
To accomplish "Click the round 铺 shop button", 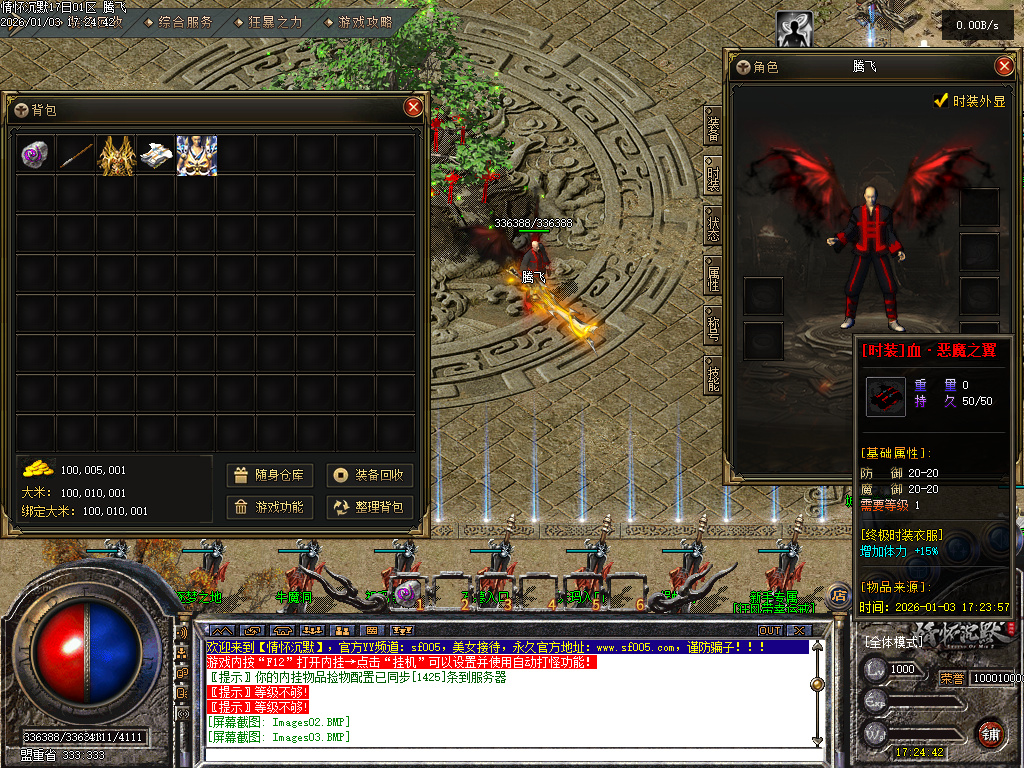I will click(990, 731).
